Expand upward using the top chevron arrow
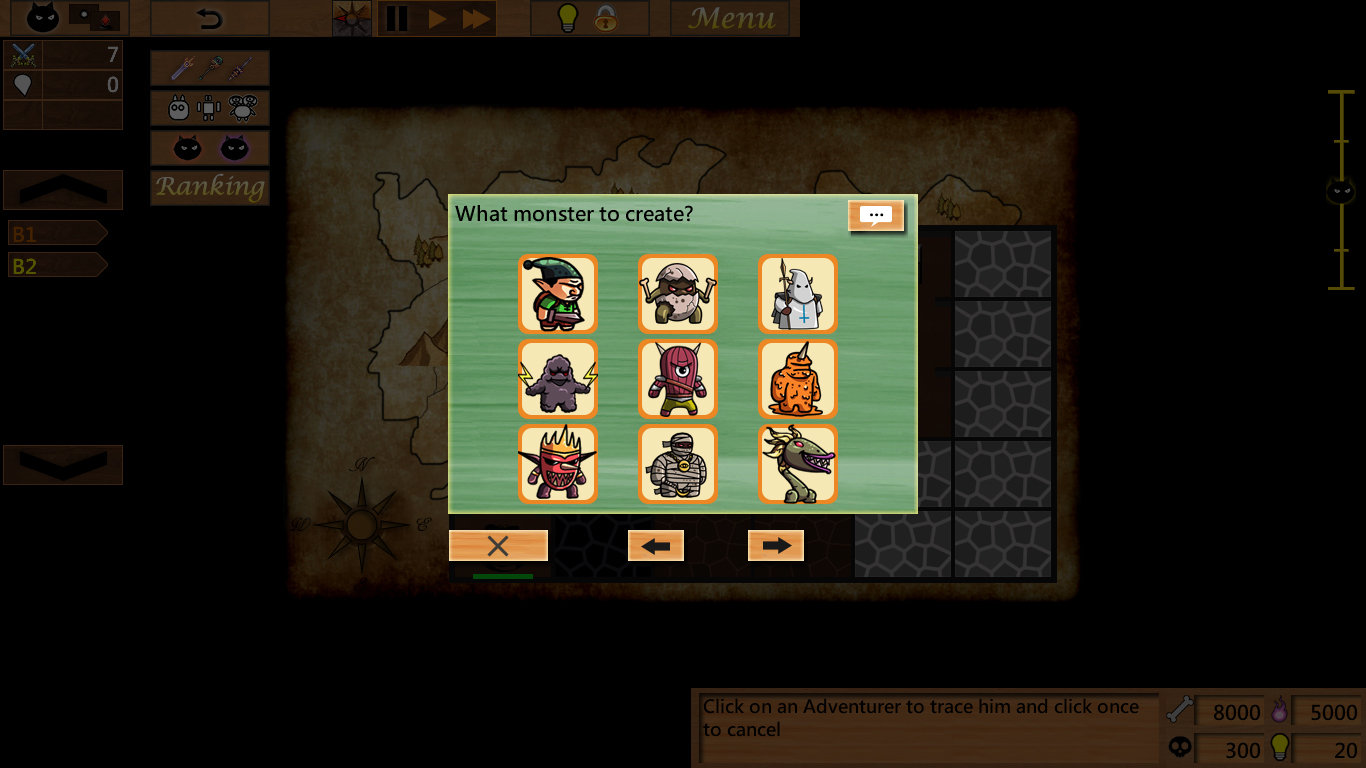This screenshot has width=1366, height=768. (x=62, y=189)
